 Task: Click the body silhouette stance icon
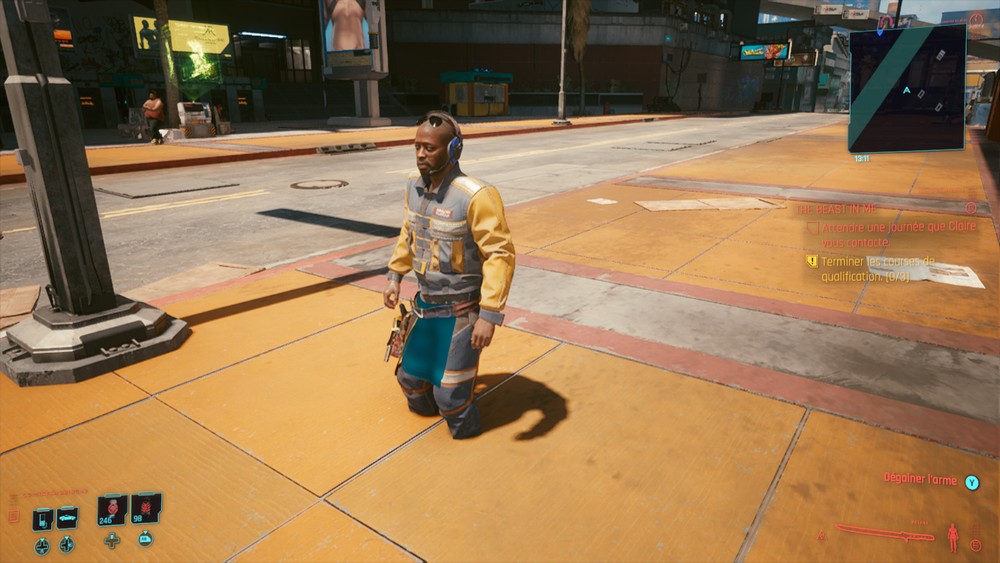(952, 537)
